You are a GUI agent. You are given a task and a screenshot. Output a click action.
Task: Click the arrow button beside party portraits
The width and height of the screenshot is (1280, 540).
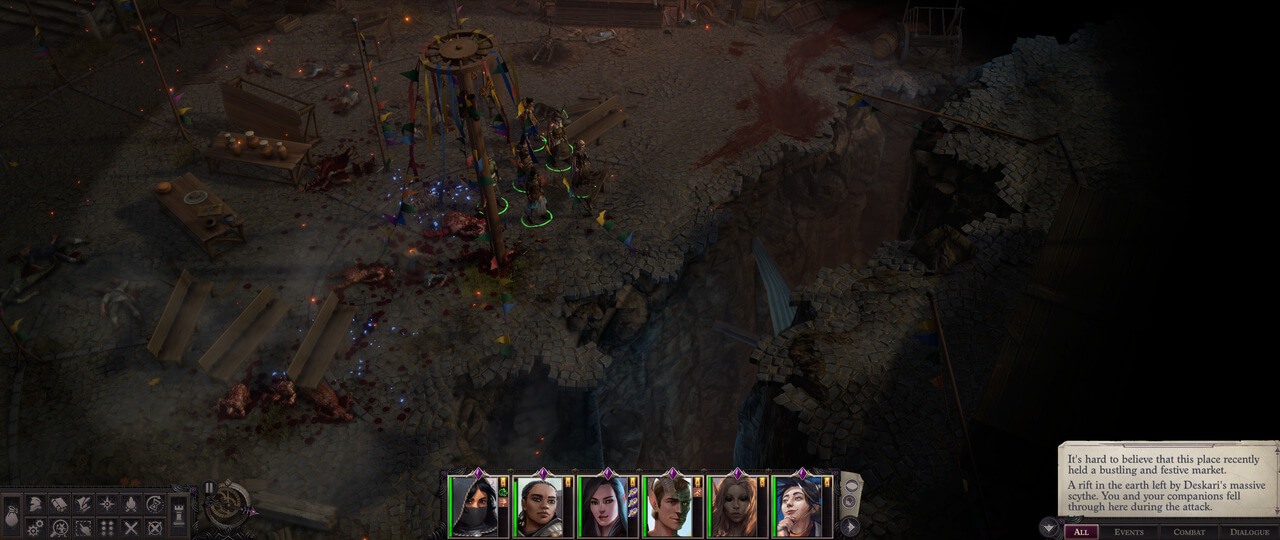click(x=850, y=526)
